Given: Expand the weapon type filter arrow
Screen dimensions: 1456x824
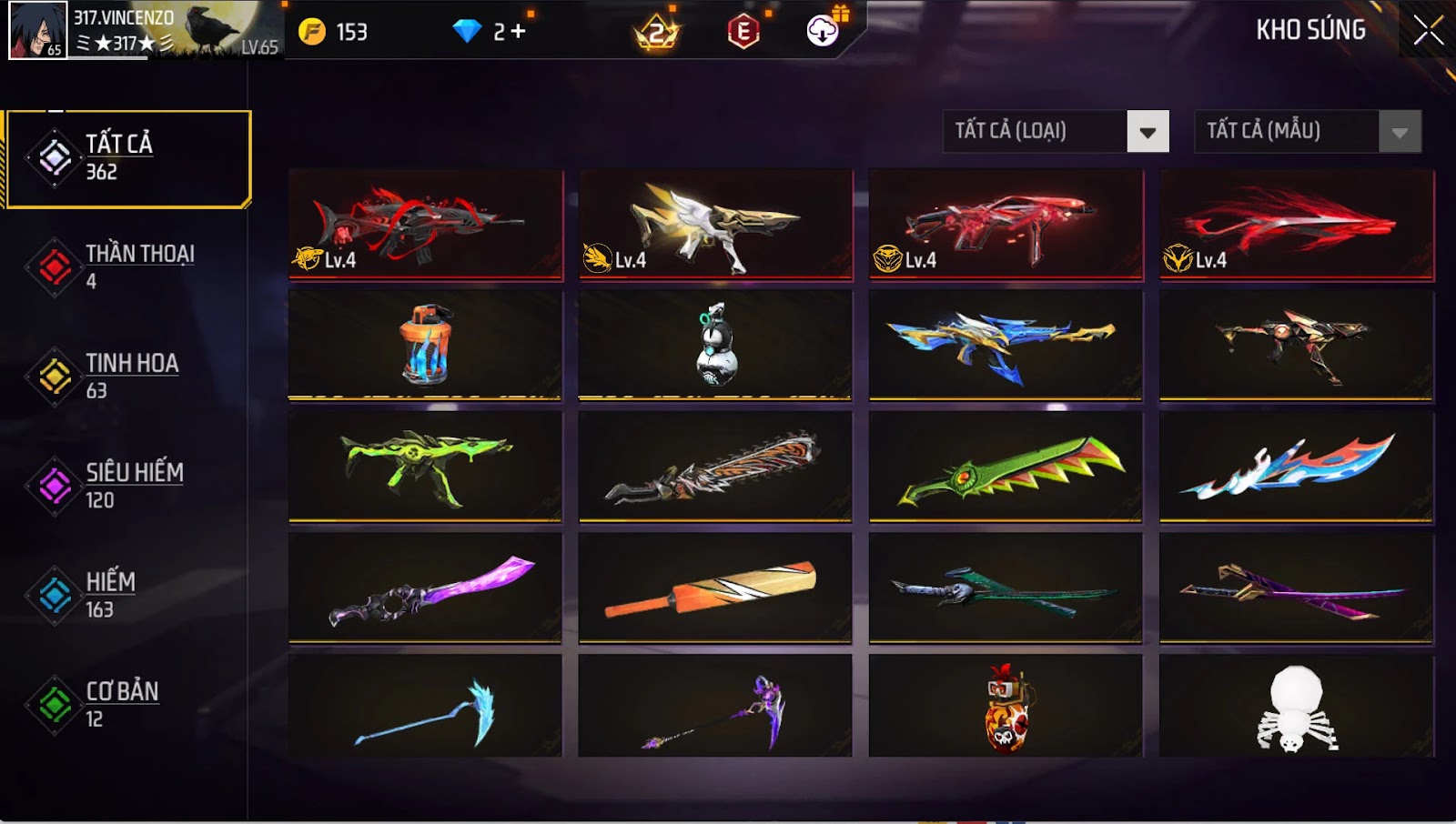Looking at the screenshot, I should pos(1149,132).
